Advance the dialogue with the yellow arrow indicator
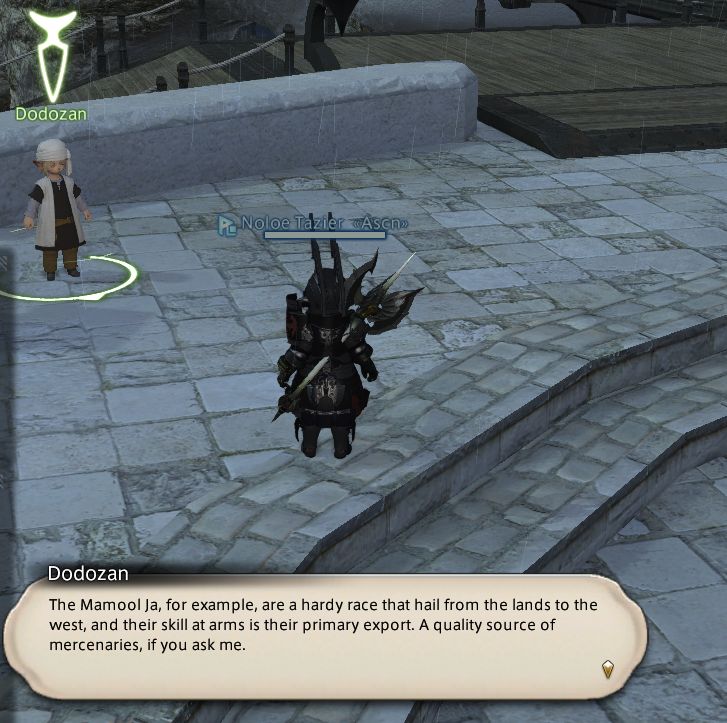727x723 pixels. coord(607,668)
